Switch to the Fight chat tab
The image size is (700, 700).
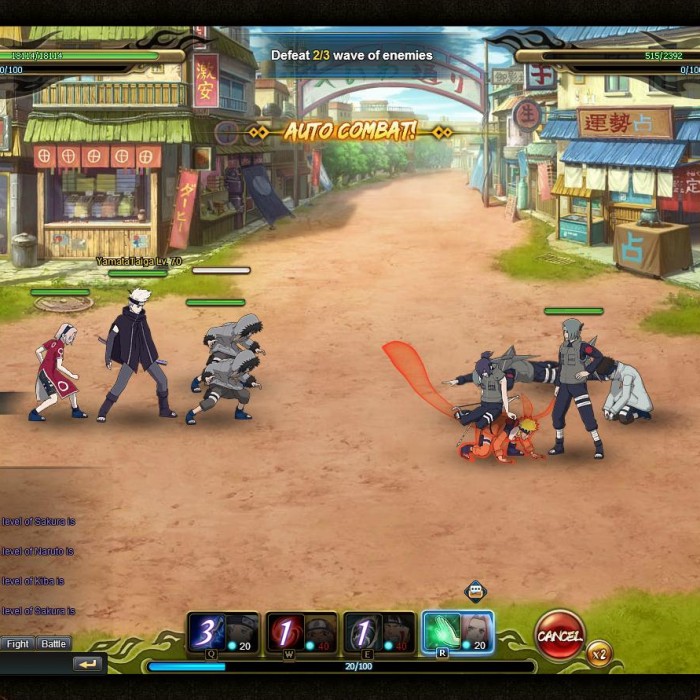coord(18,644)
